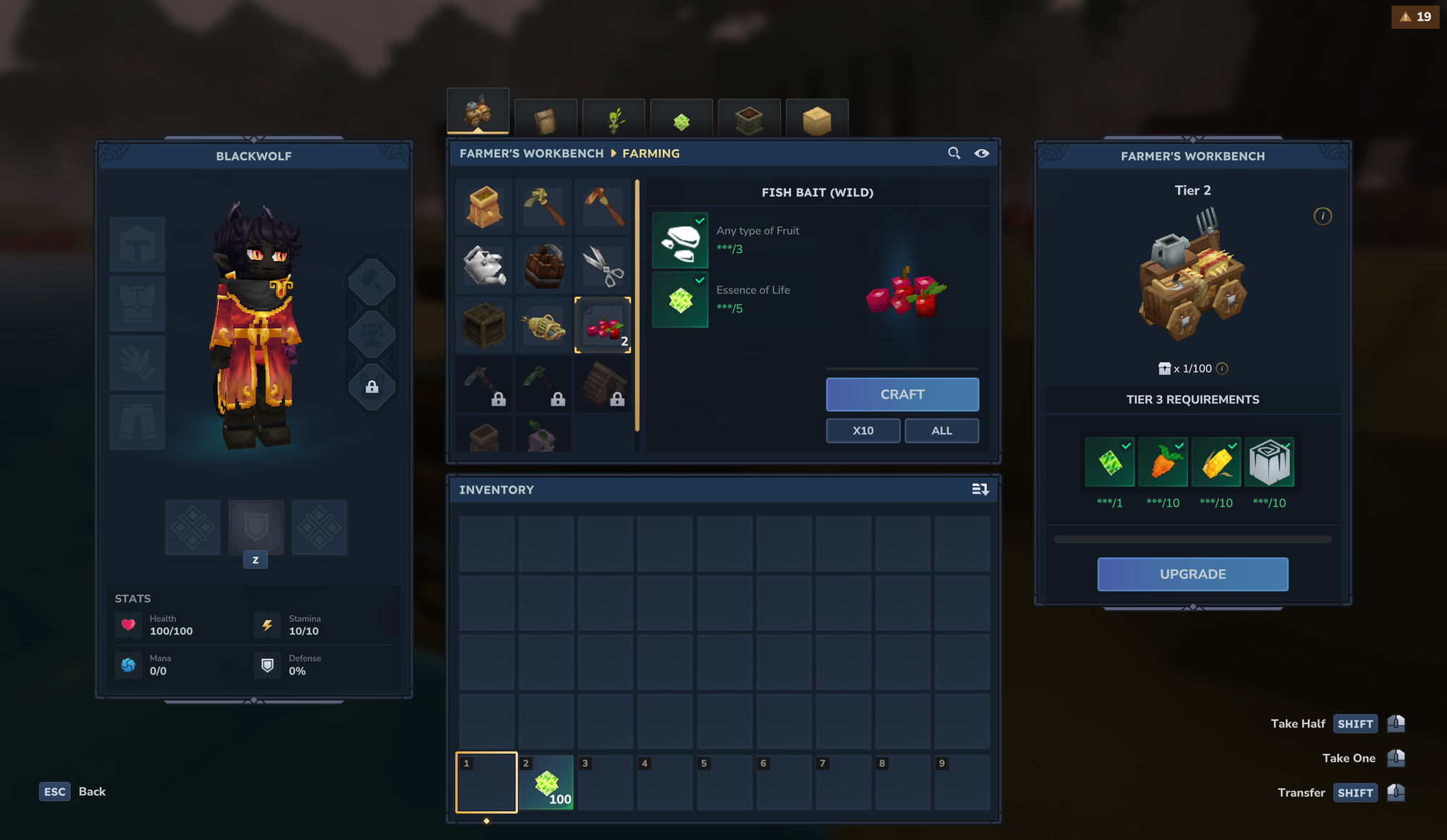Craft ALL possible fish bait

[x=941, y=430]
